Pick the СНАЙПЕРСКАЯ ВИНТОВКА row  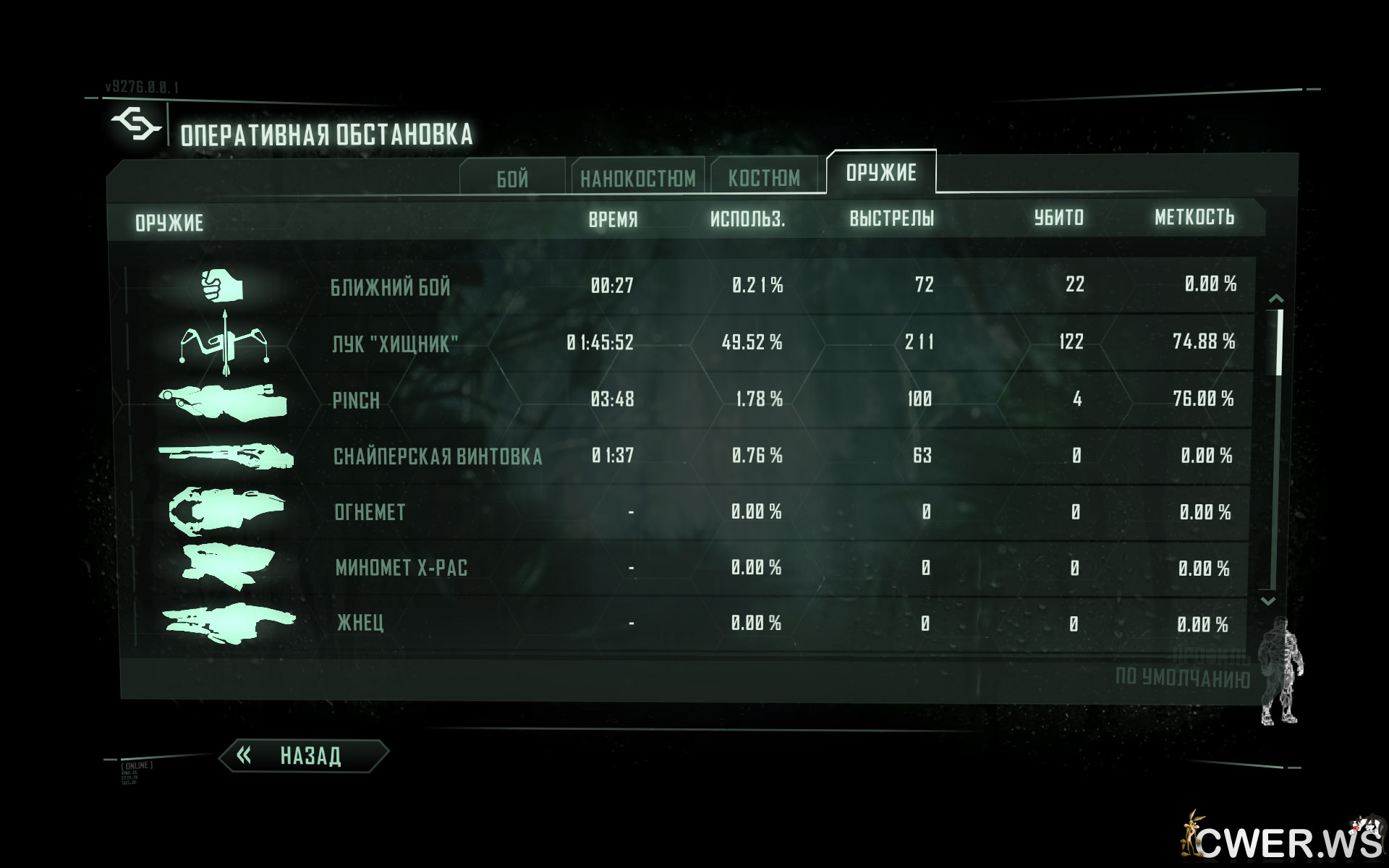pos(437,456)
